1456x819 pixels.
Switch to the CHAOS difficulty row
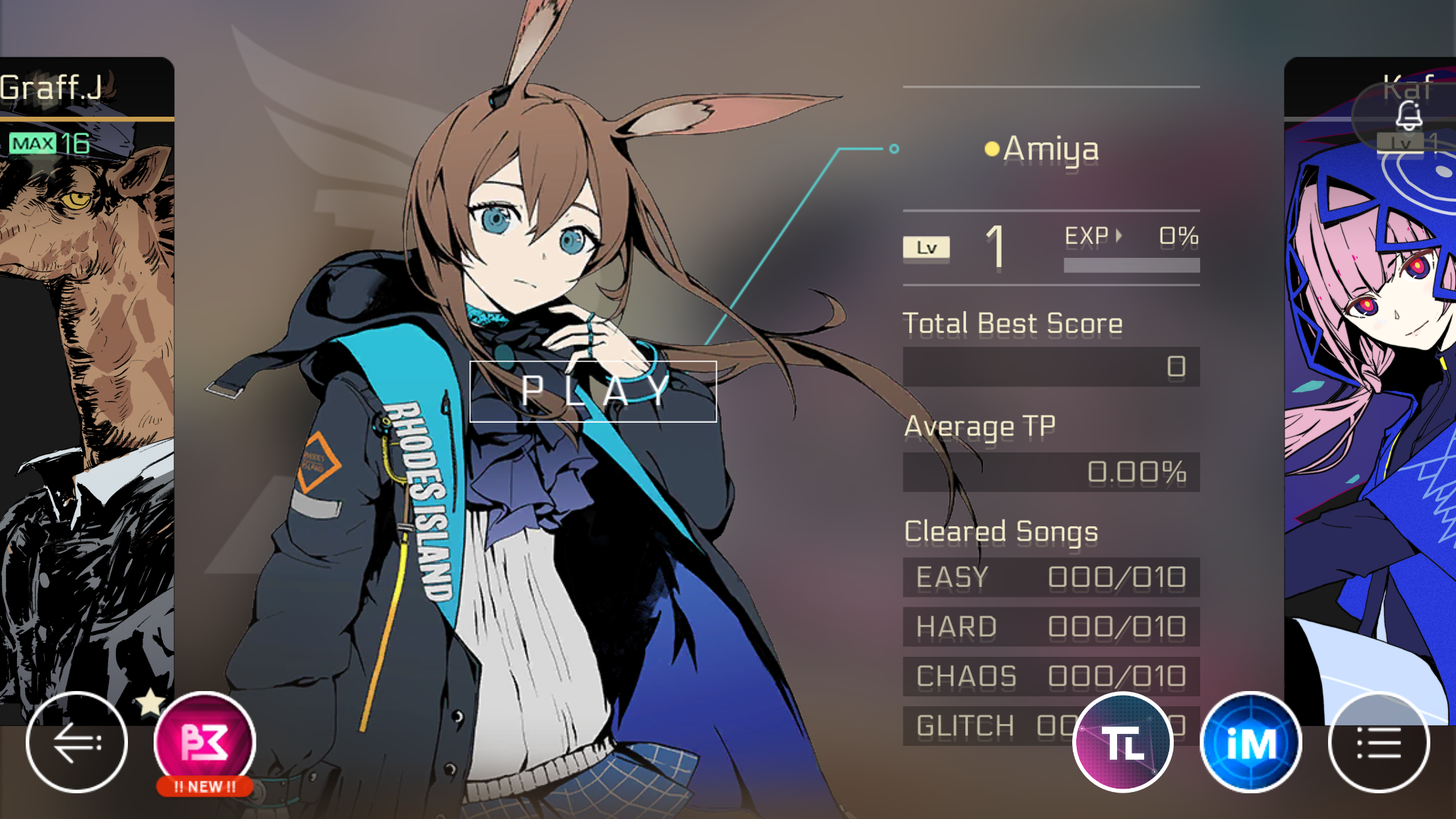click(1051, 676)
